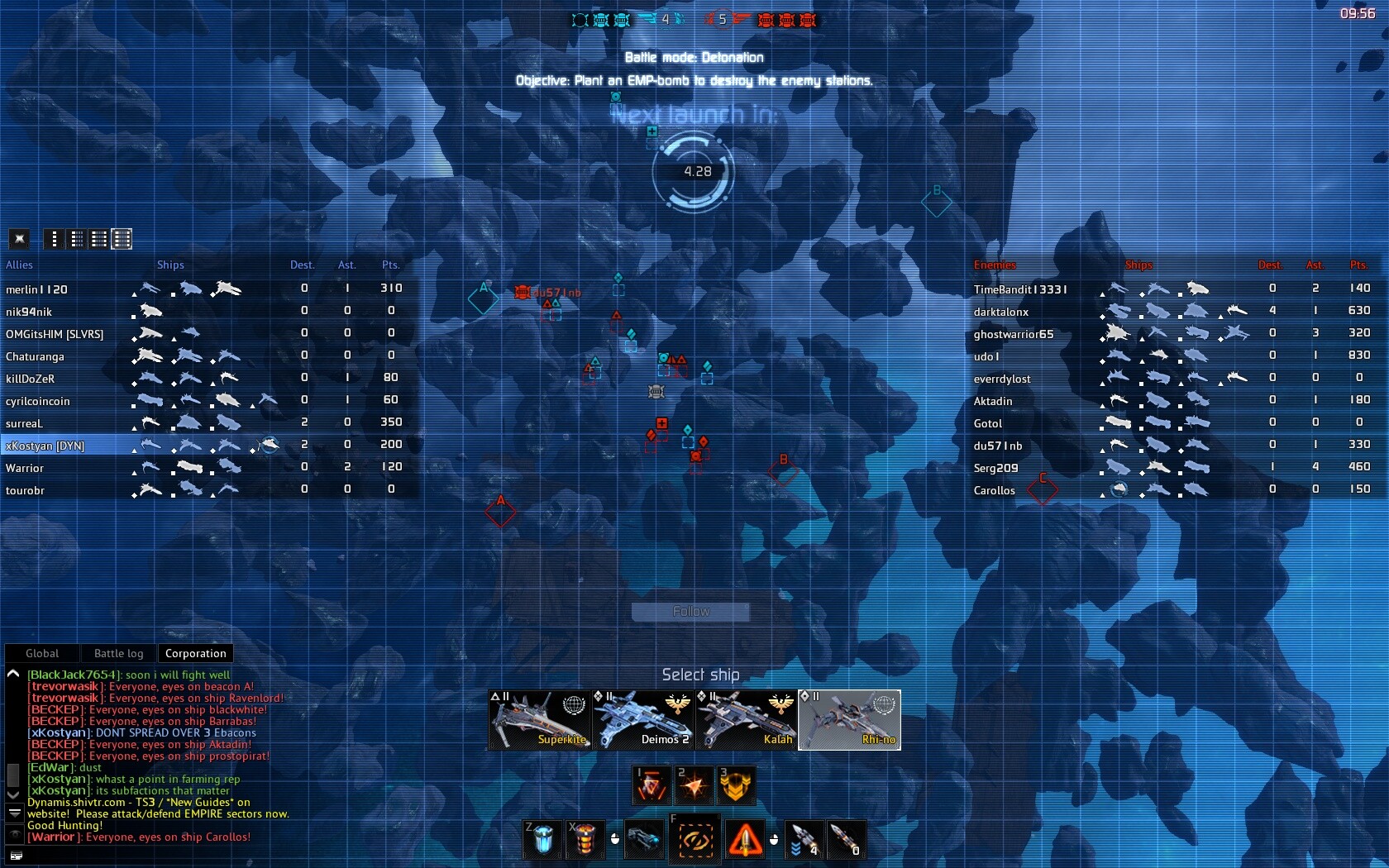This screenshot has width=1389, height=868.
Task: Switch scoreboard to names-only view
Action: coord(54,240)
